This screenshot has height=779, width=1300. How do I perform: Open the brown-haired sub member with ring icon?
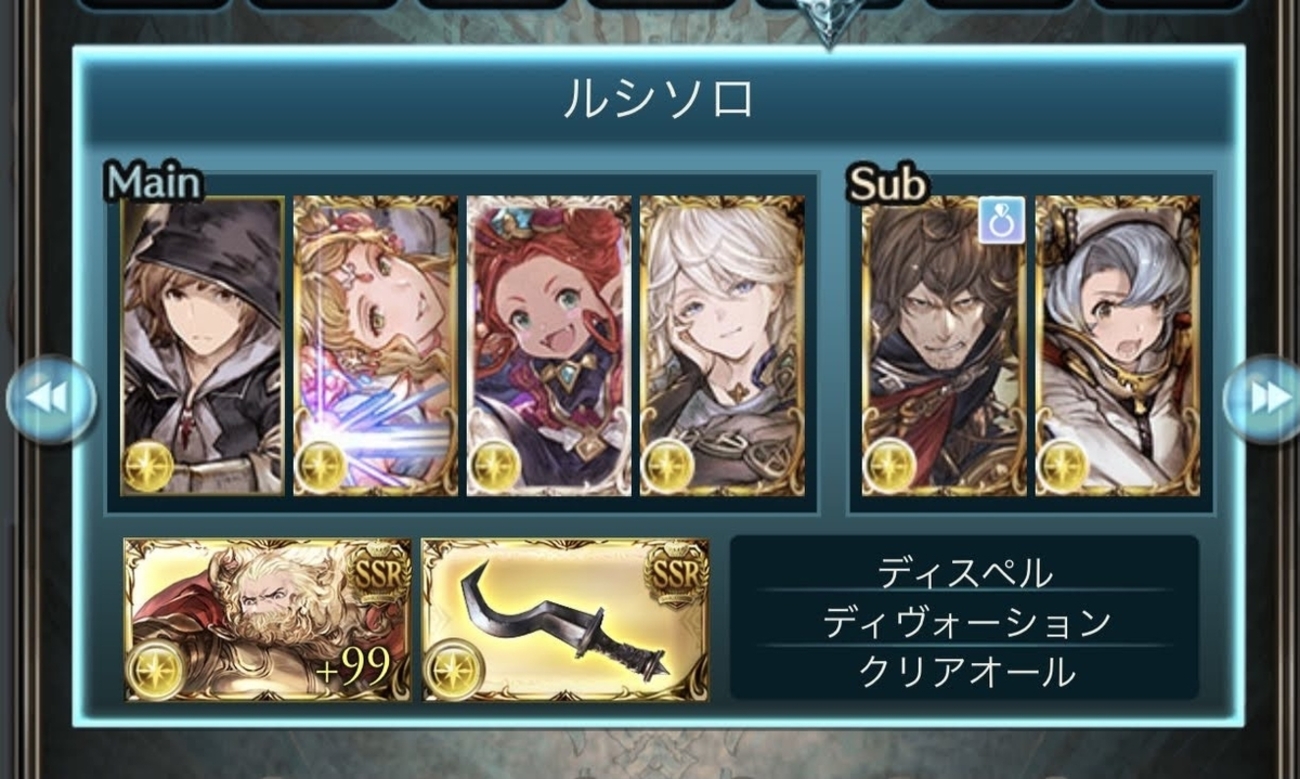click(x=944, y=346)
